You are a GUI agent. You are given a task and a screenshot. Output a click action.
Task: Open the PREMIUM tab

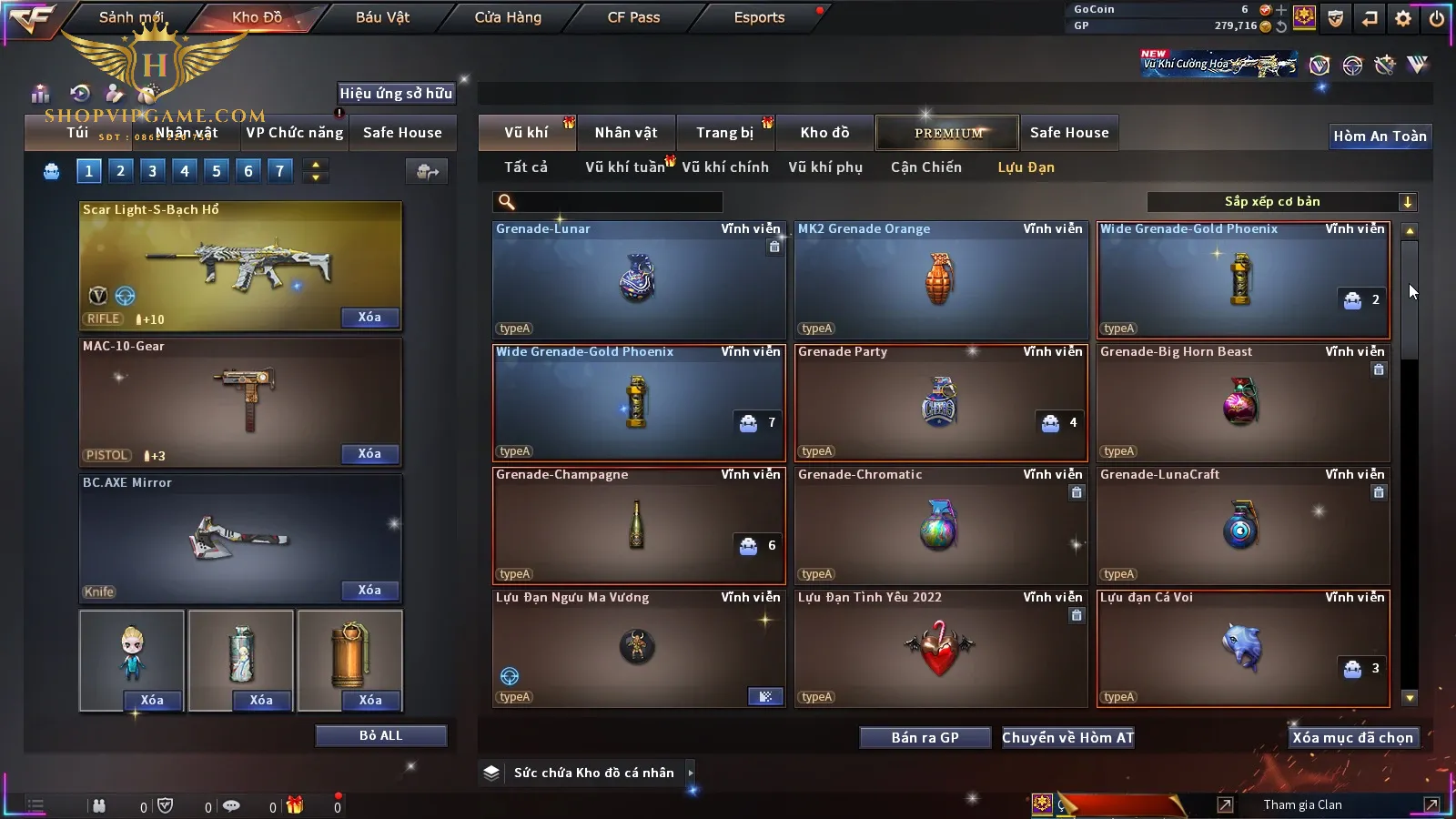(947, 133)
